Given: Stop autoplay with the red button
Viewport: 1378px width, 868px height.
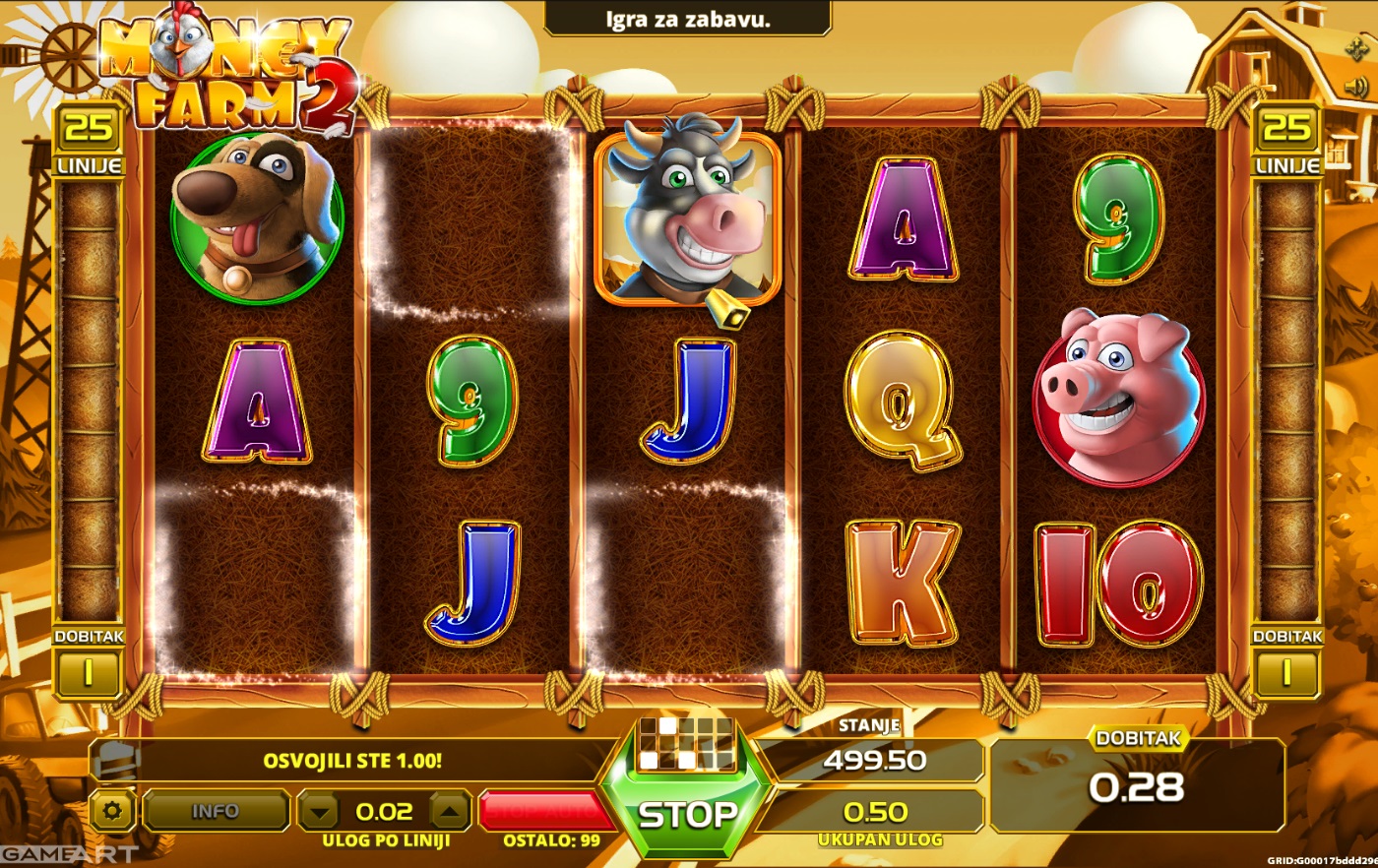Looking at the screenshot, I should (539, 812).
